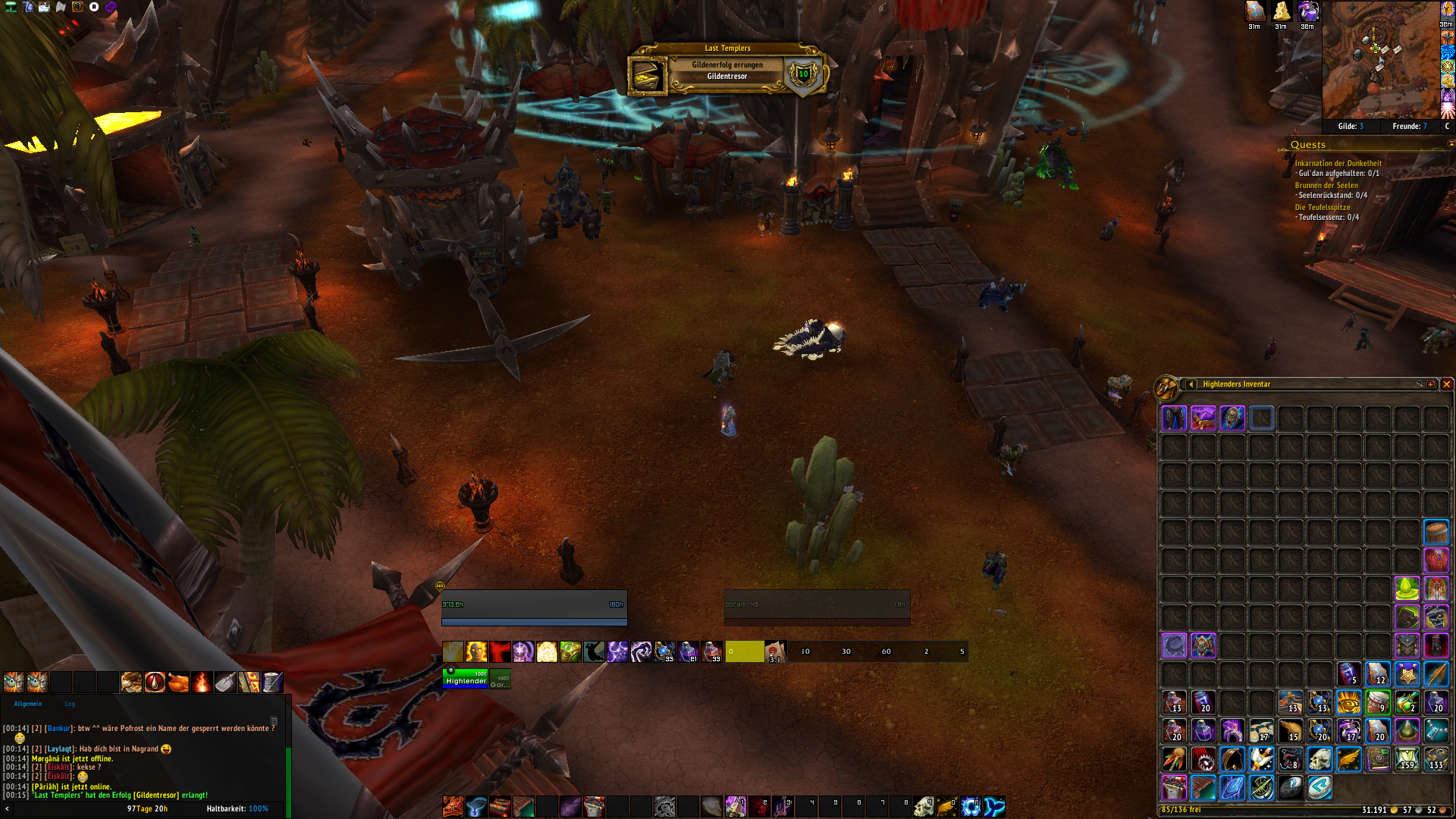Activate the glowing golden face ability

click(x=476, y=651)
